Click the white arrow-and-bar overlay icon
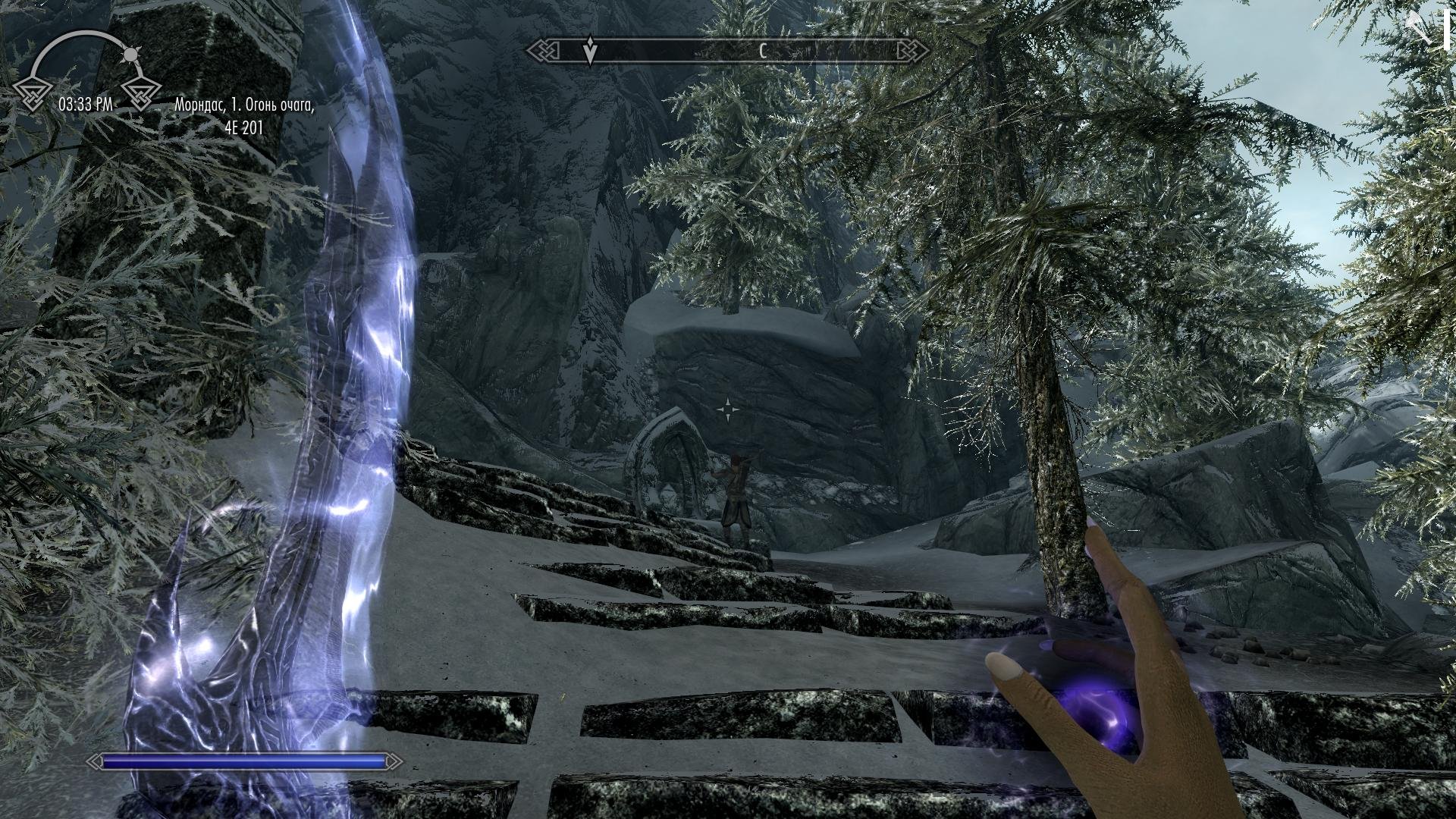The height and width of the screenshot is (819, 1456). (1427, 28)
